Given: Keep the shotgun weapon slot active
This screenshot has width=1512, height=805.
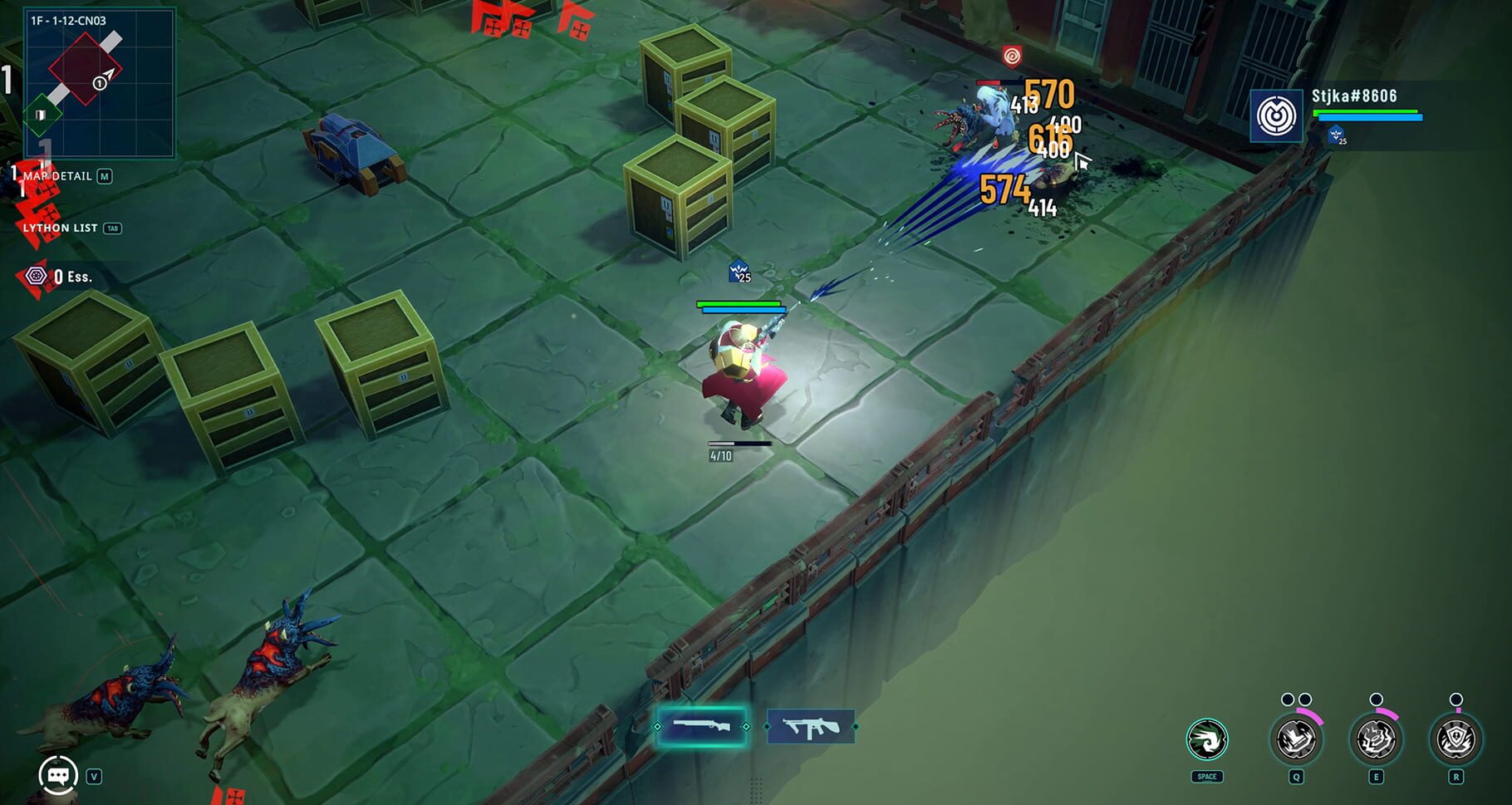Looking at the screenshot, I should [702, 727].
